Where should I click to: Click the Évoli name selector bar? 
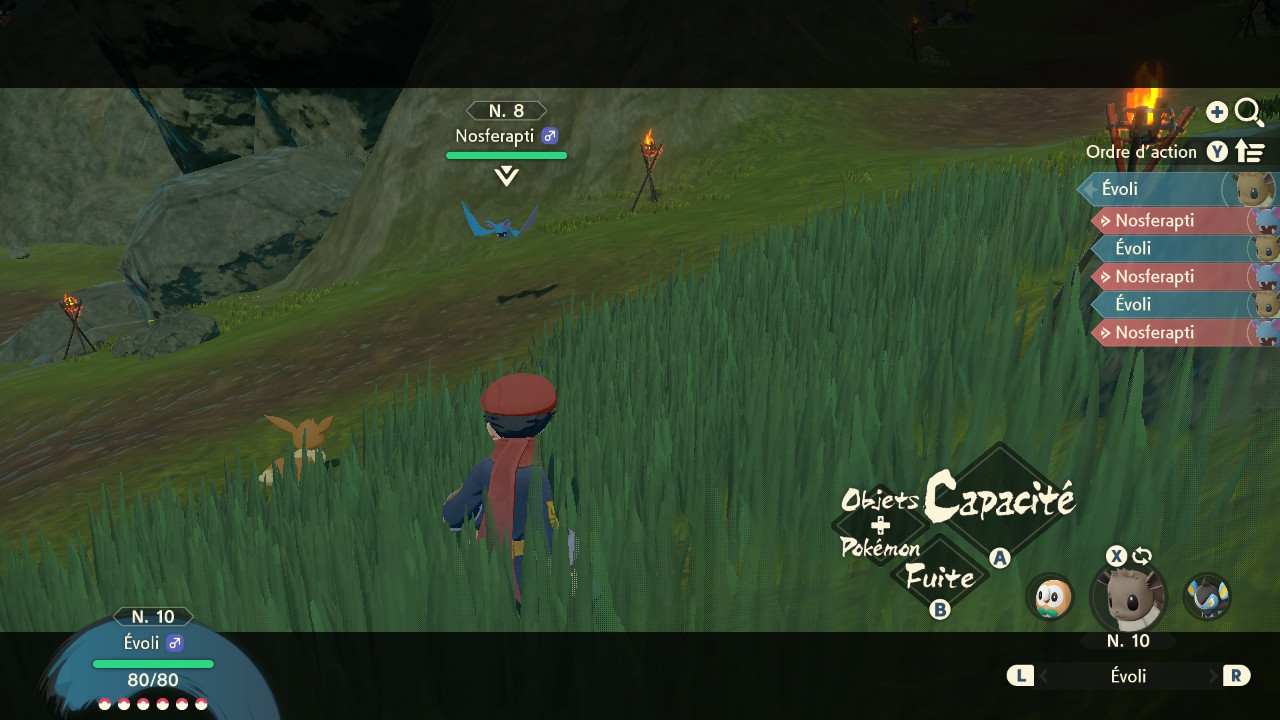pyautogui.click(x=1128, y=676)
